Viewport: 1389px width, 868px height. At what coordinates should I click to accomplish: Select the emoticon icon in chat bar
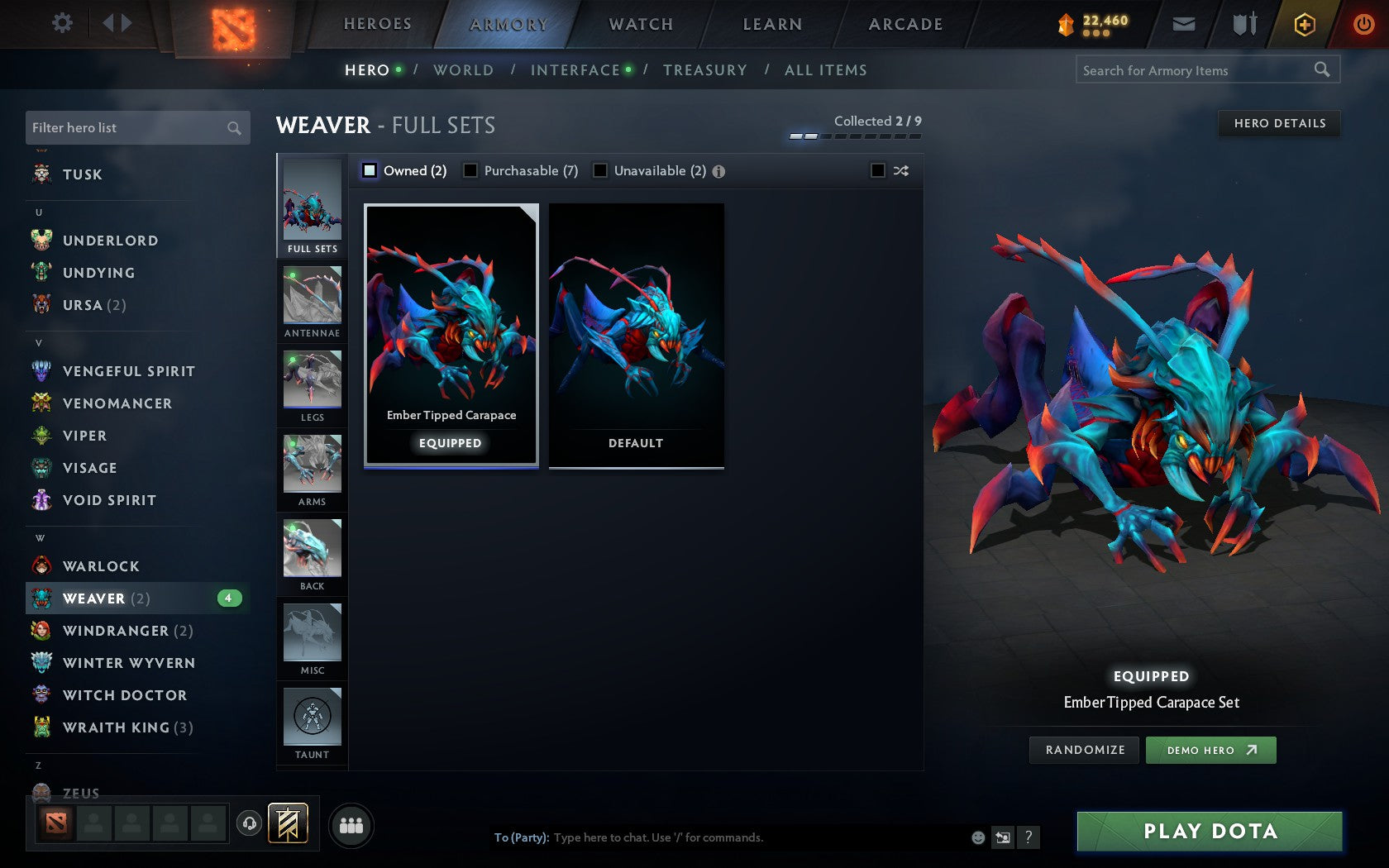pyautogui.click(x=979, y=837)
